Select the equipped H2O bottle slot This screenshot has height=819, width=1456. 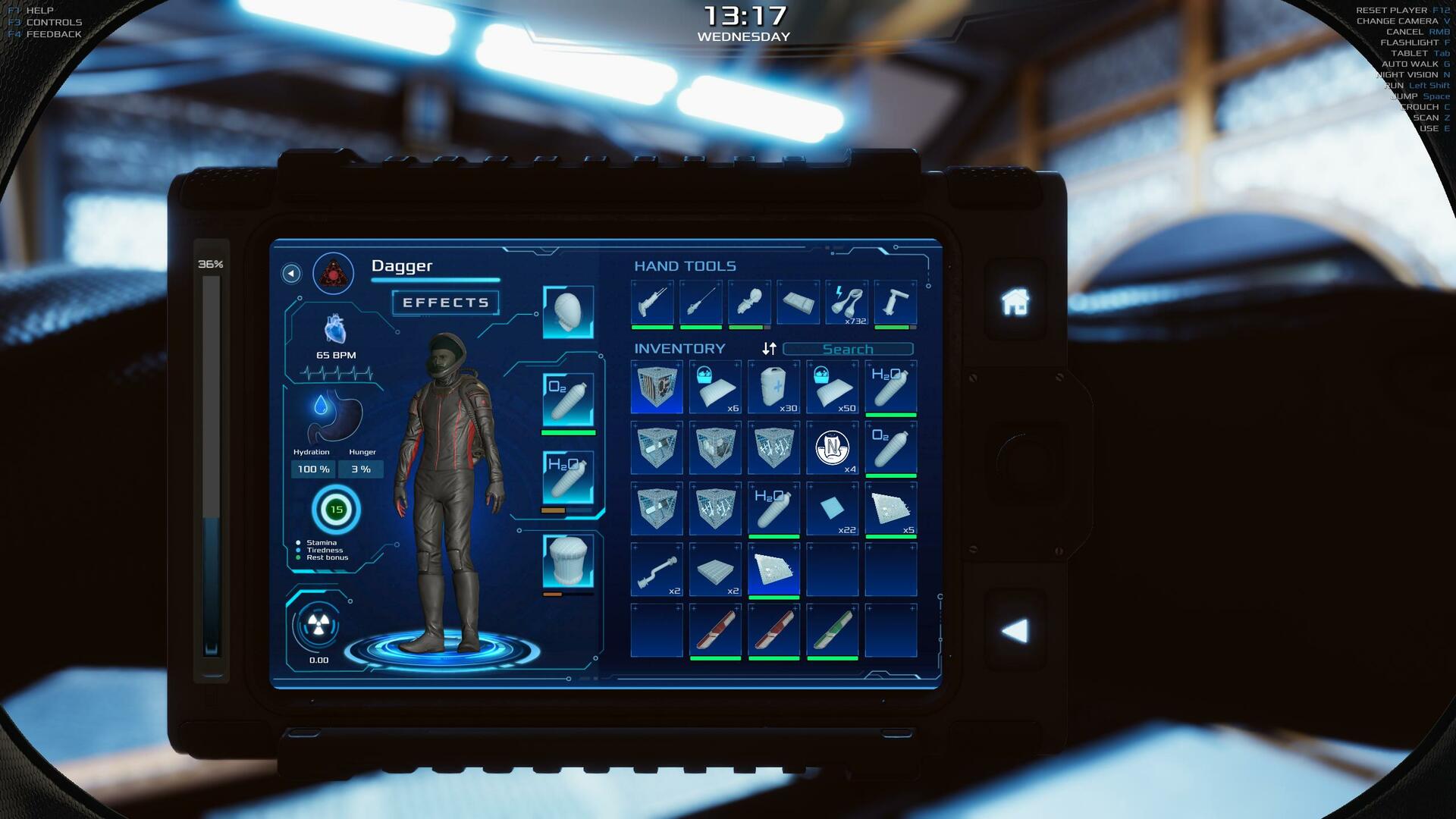coord(568,476)
